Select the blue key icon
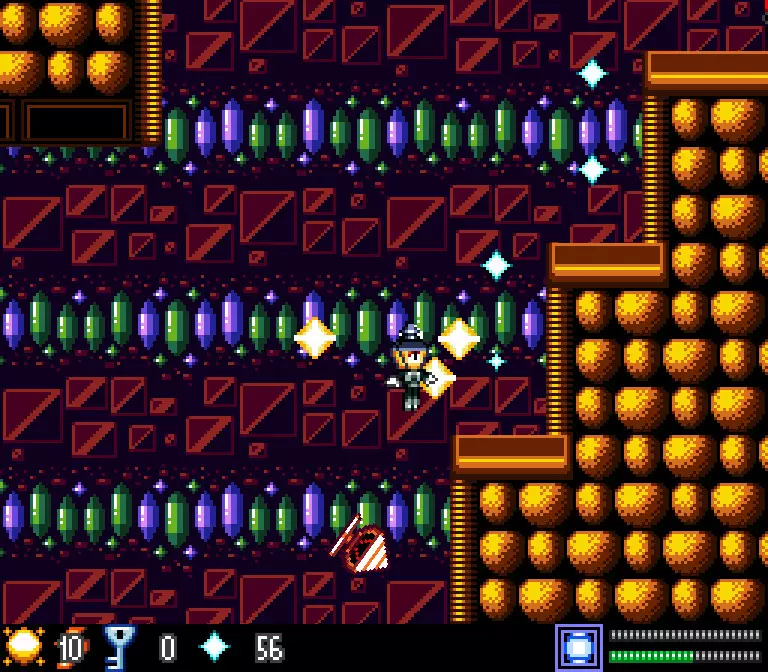768x672 pixels. (119, 647)
